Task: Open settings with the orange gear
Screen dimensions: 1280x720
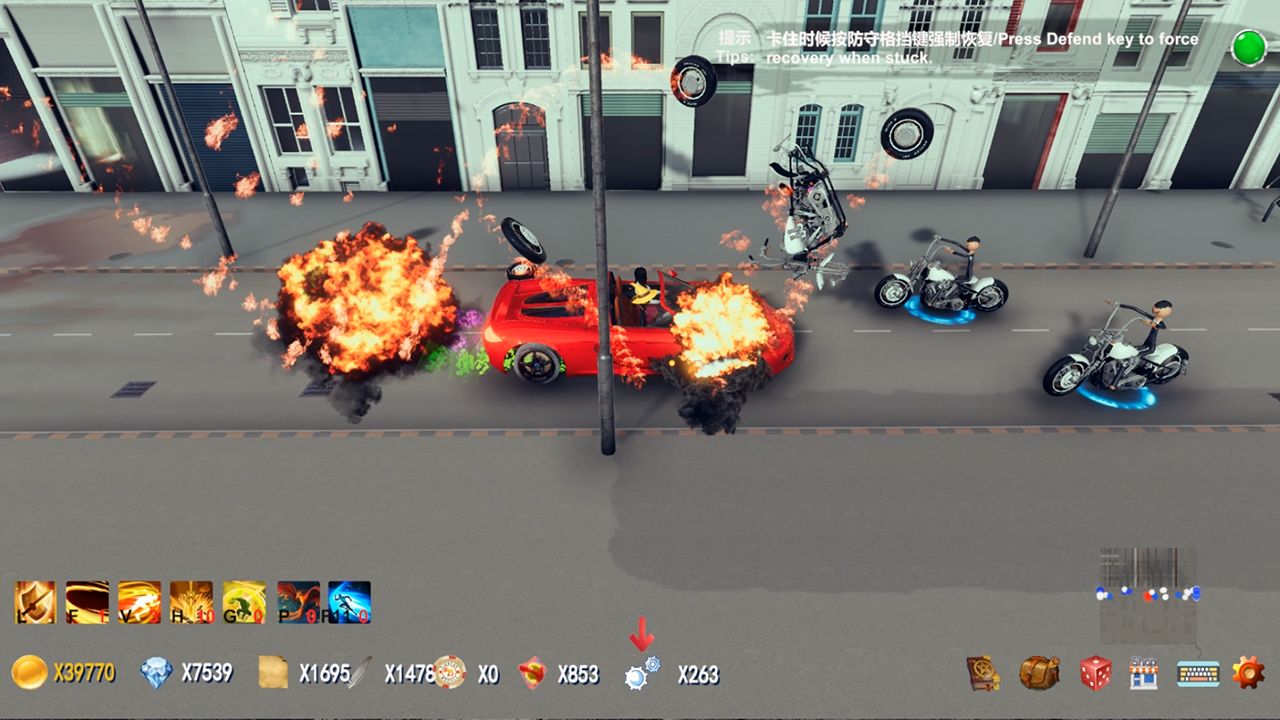Action: [1248, 672]
